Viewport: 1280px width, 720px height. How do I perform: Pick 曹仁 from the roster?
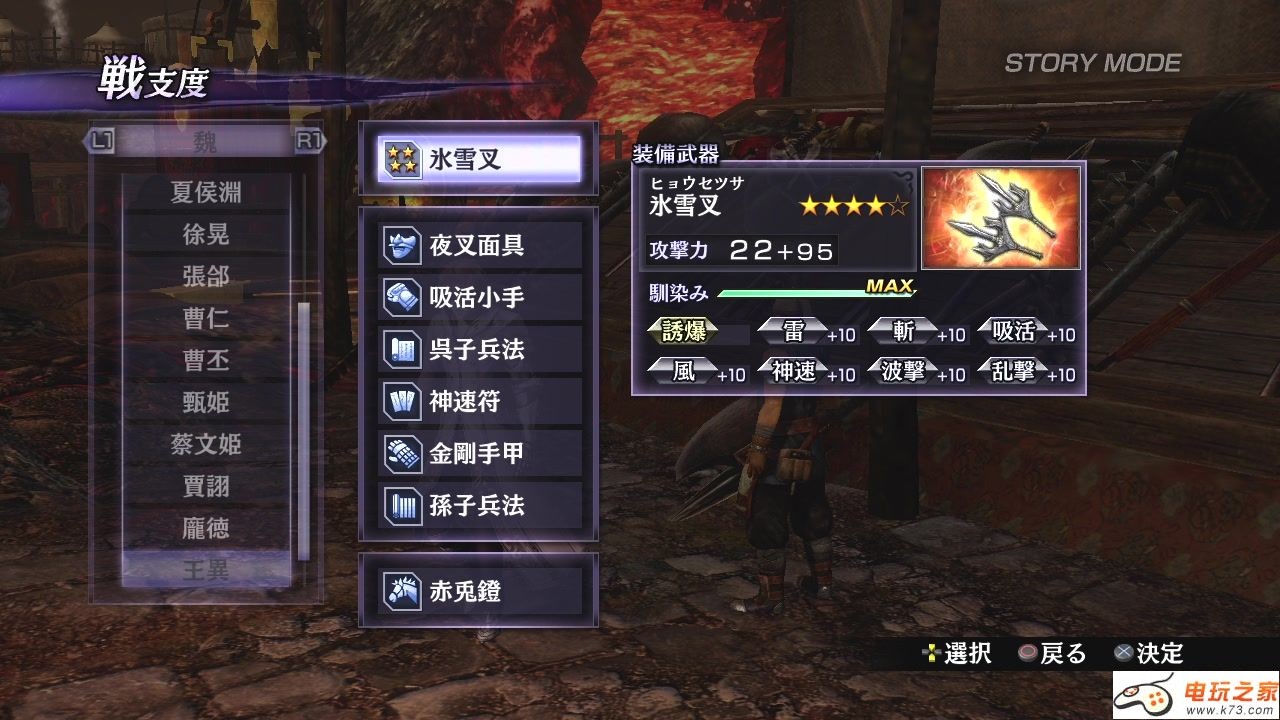[206, 318]
